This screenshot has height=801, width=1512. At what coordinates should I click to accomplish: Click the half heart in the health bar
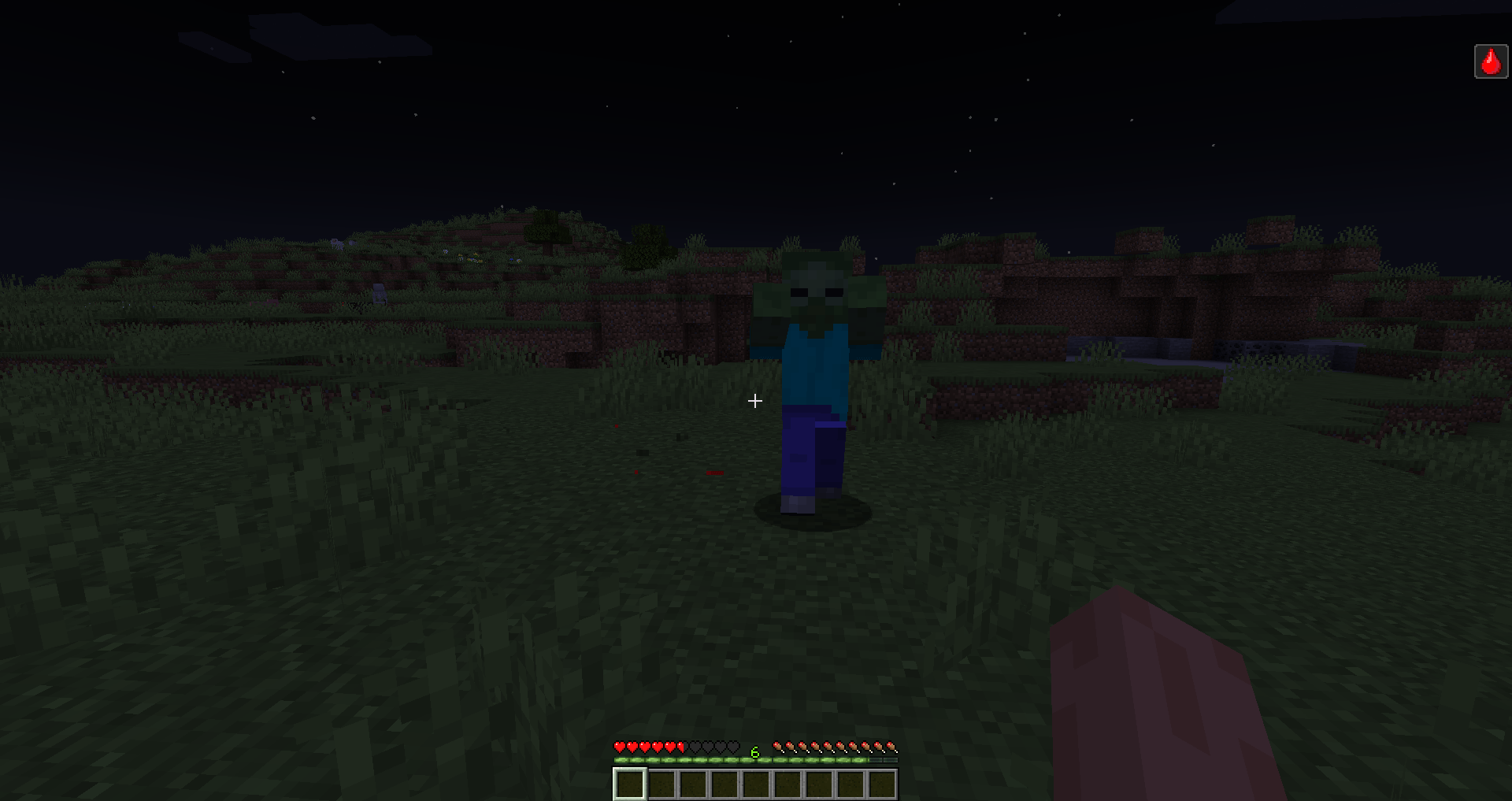click(680, 747)
